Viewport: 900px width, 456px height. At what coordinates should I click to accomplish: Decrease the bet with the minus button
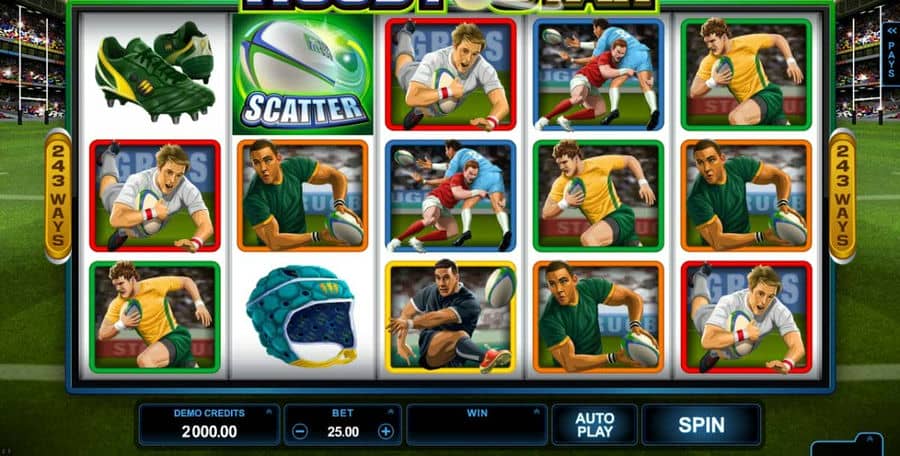300,432
